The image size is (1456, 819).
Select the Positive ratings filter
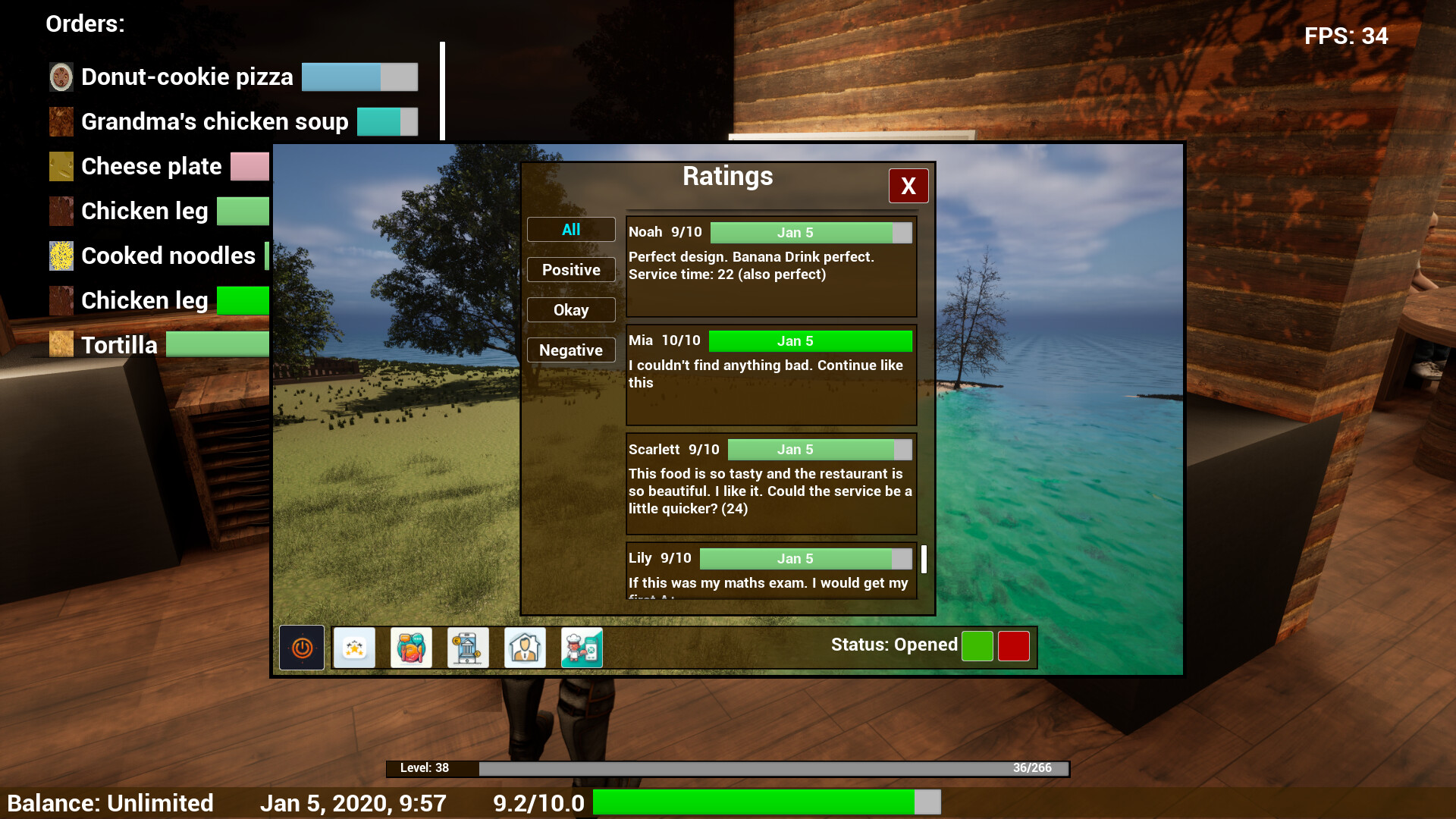click(x=571, y=269)
